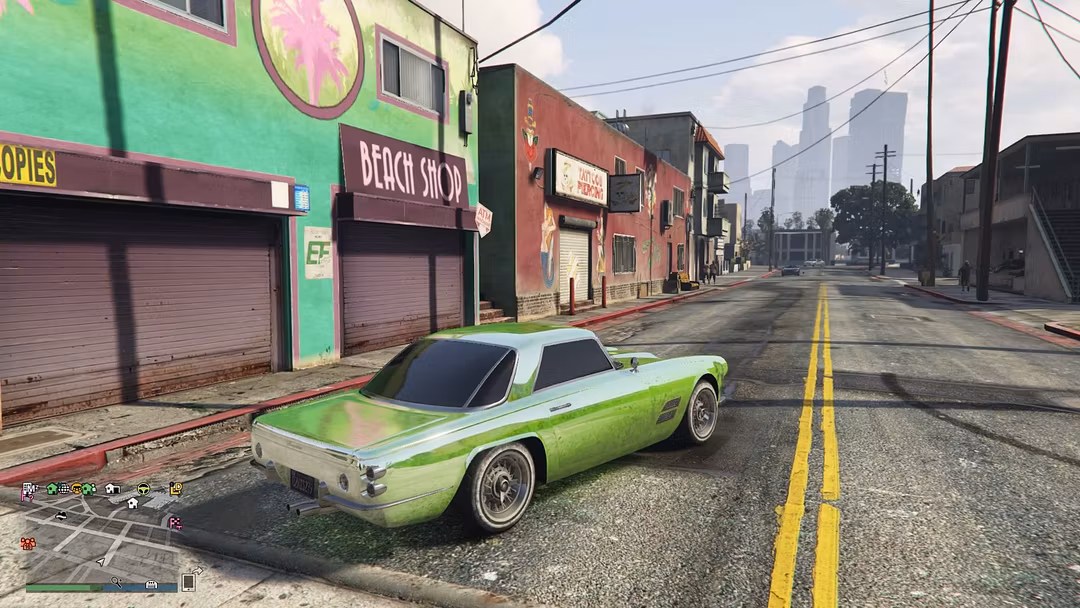Click the white player arrow on the minimap
1080x608 pixels.
101,562
